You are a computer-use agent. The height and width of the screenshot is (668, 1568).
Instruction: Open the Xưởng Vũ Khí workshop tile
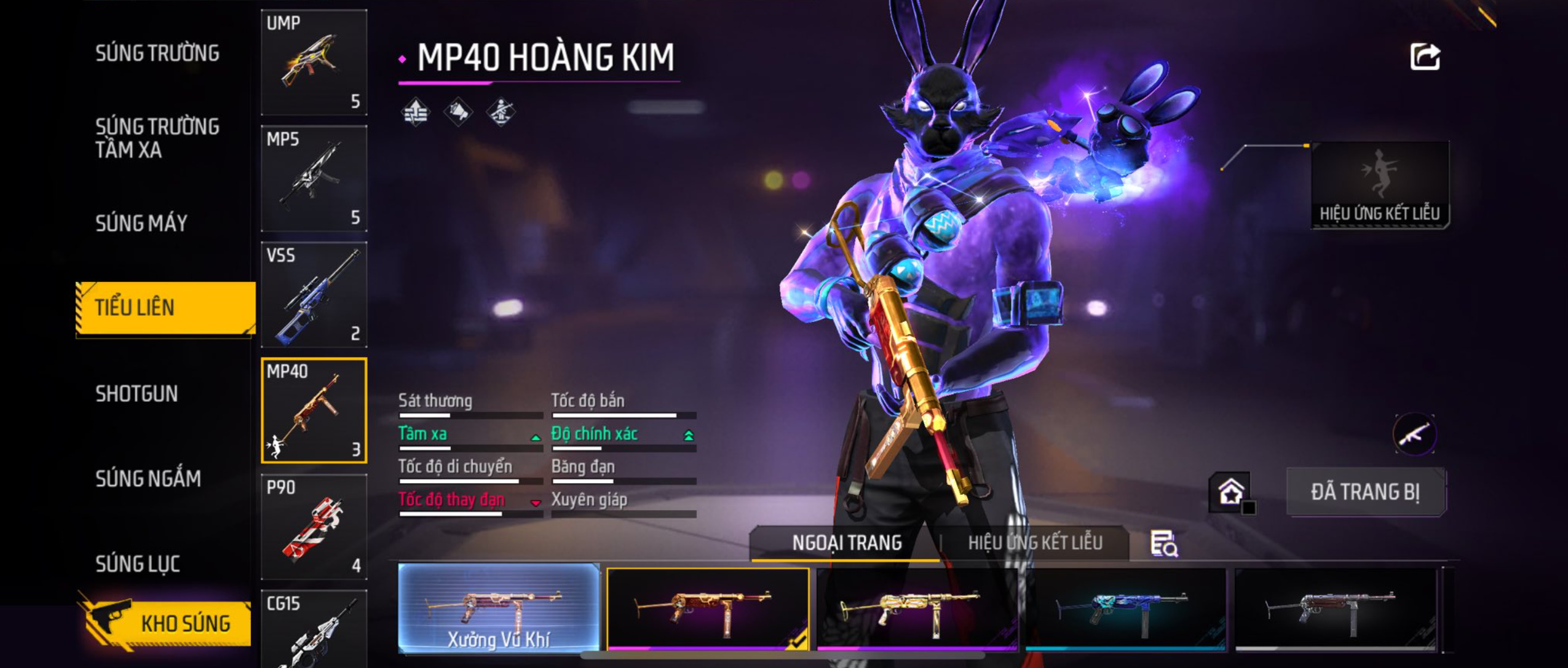coord(499,608)
